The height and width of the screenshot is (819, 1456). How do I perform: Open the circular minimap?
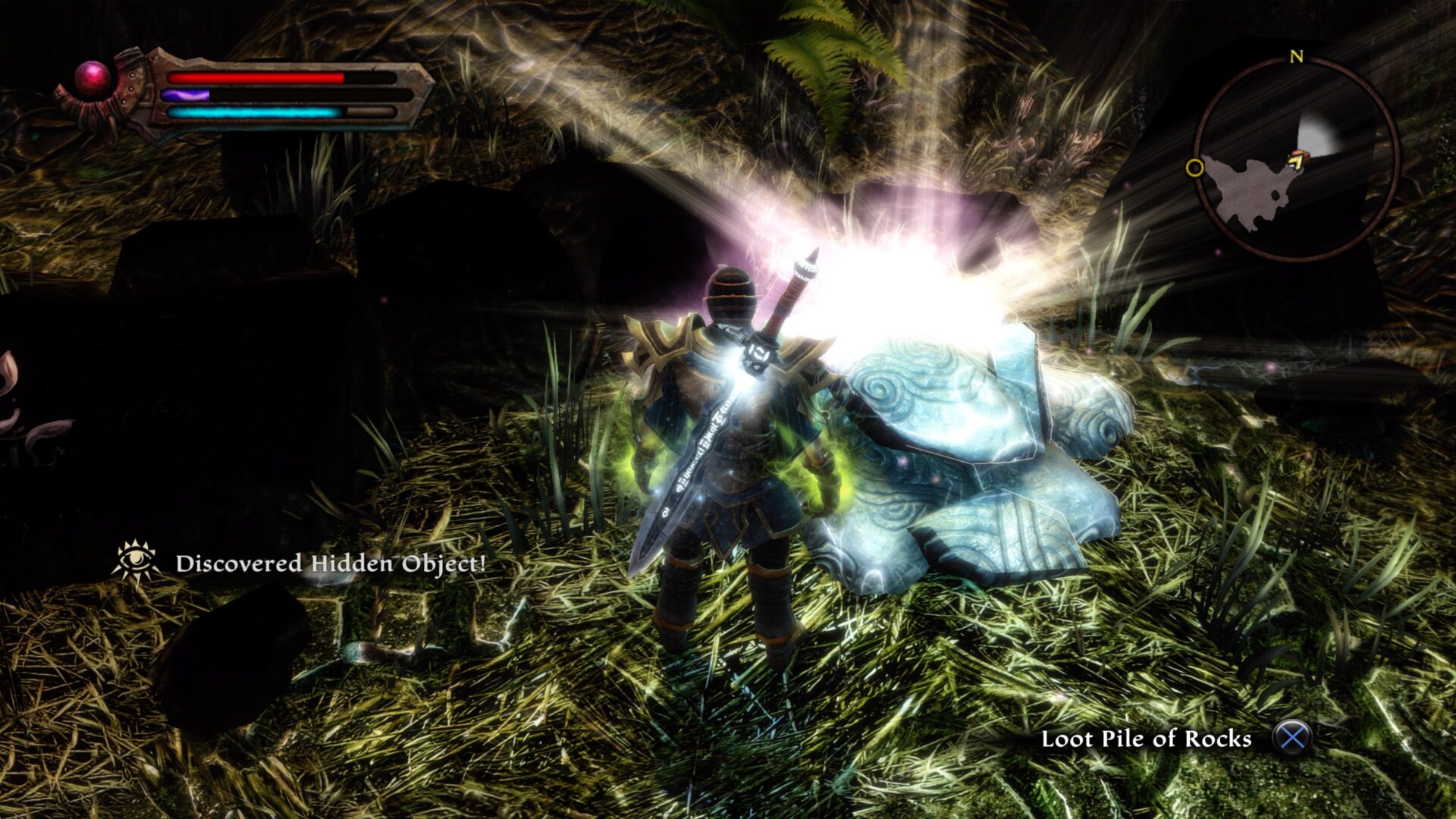[x=1295, y=161]
